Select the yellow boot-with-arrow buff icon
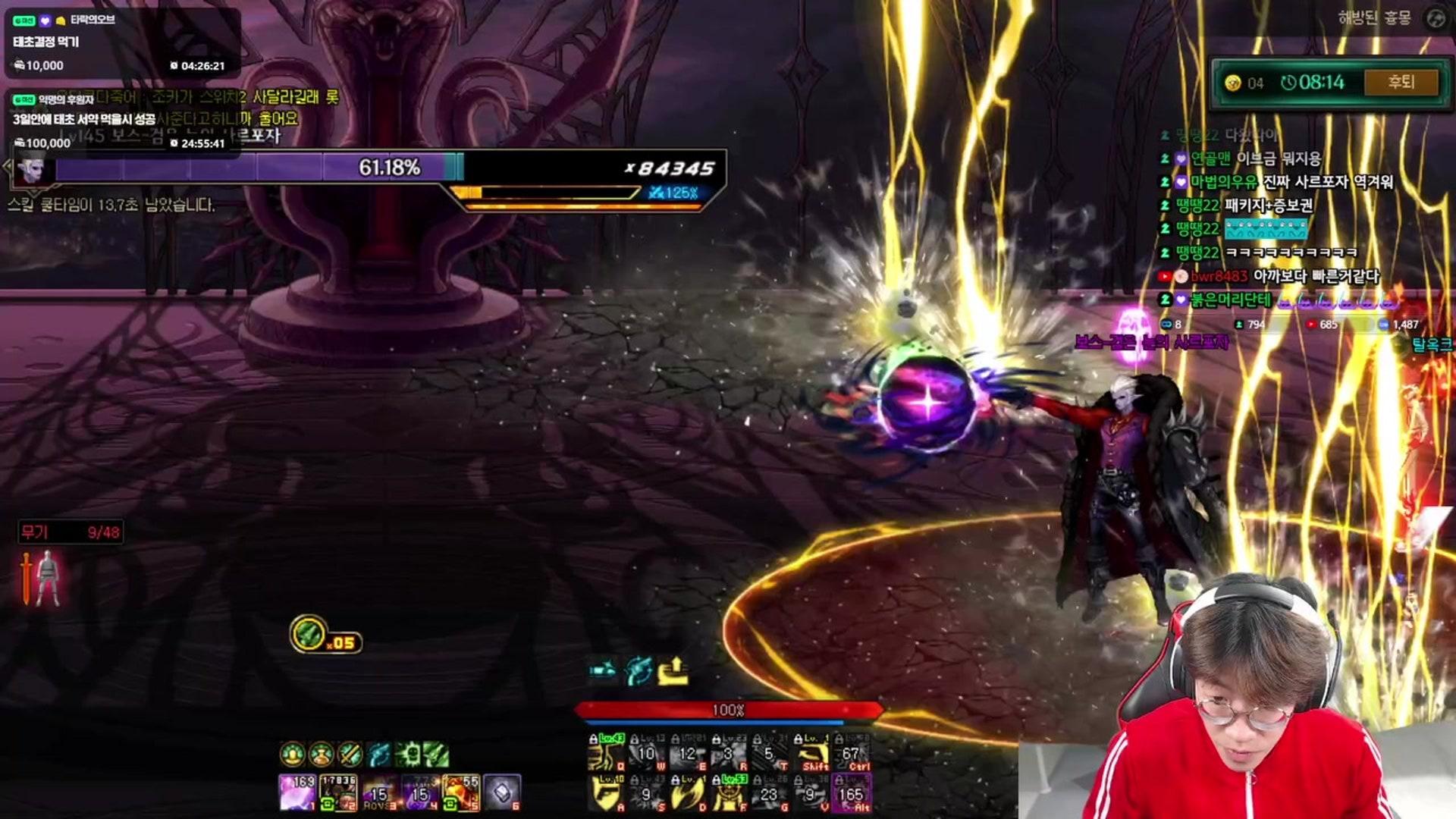The image size is (1456, 819). click(673, 671)
